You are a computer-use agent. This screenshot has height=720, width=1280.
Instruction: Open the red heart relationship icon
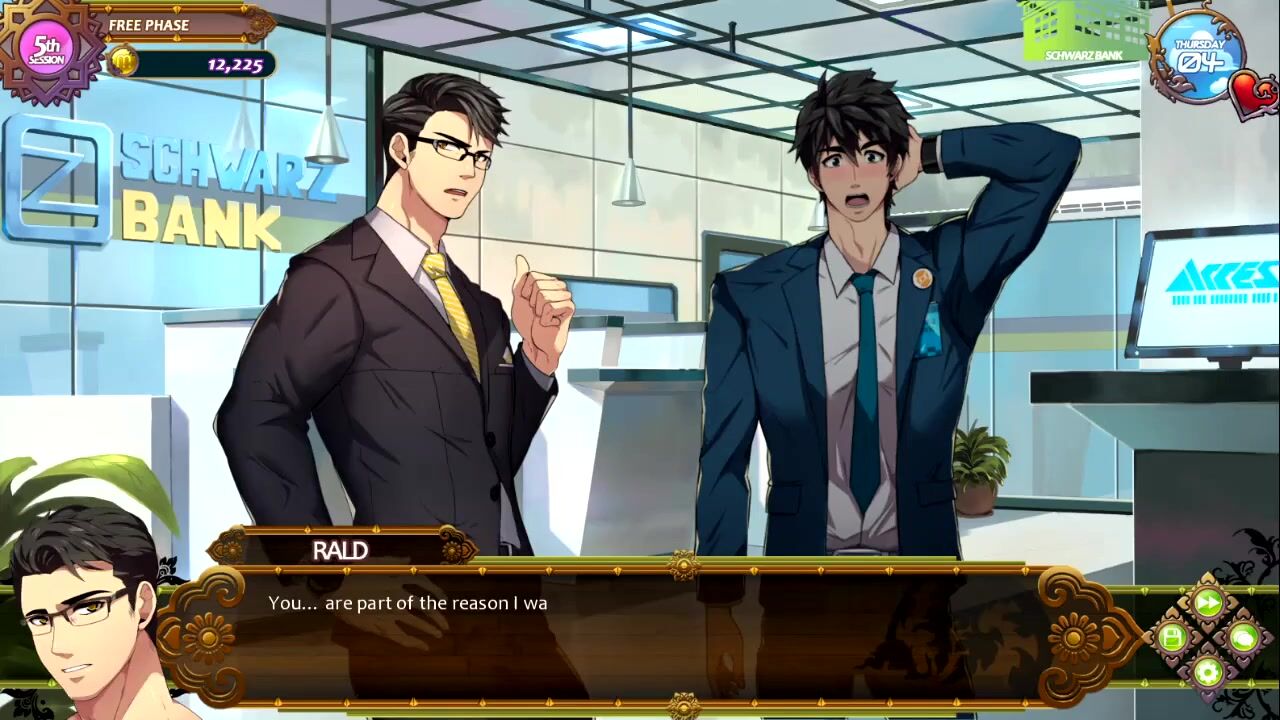click(1254, 95)
